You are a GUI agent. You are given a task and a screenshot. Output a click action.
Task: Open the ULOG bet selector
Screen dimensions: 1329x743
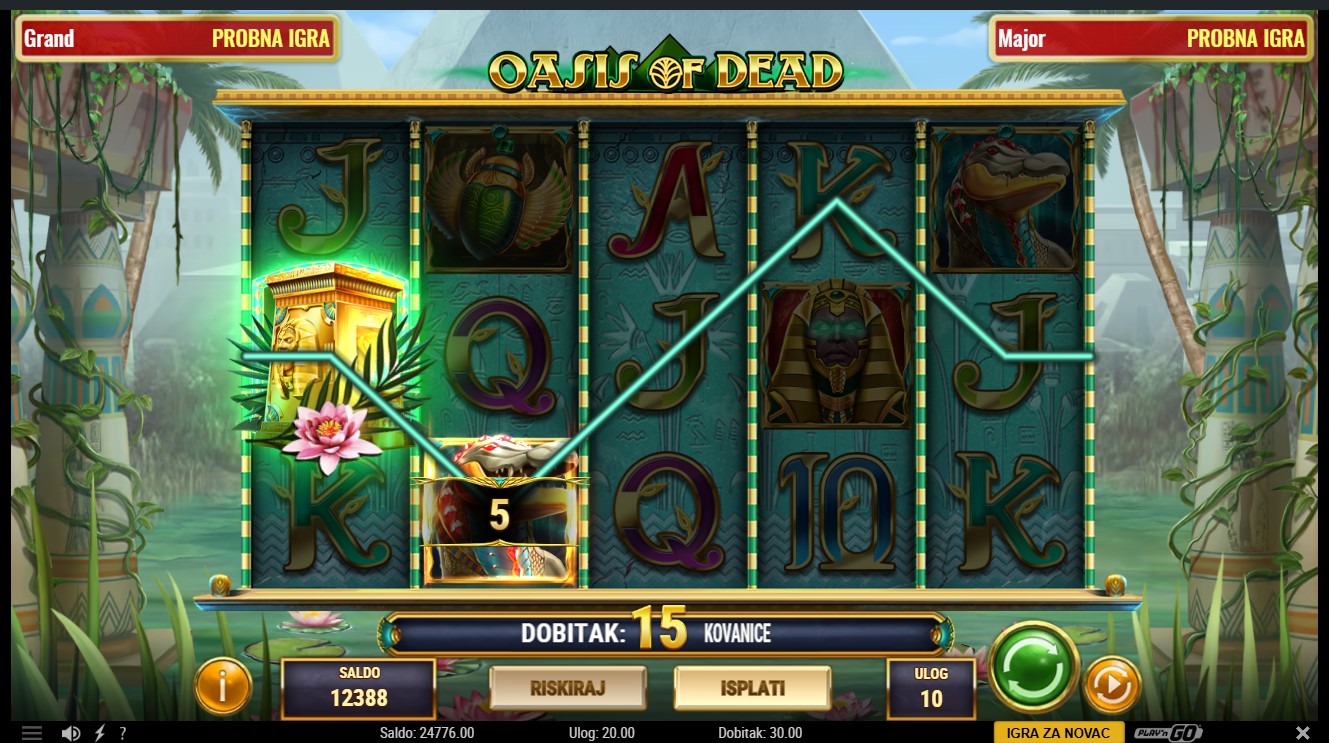pos(931,688)
